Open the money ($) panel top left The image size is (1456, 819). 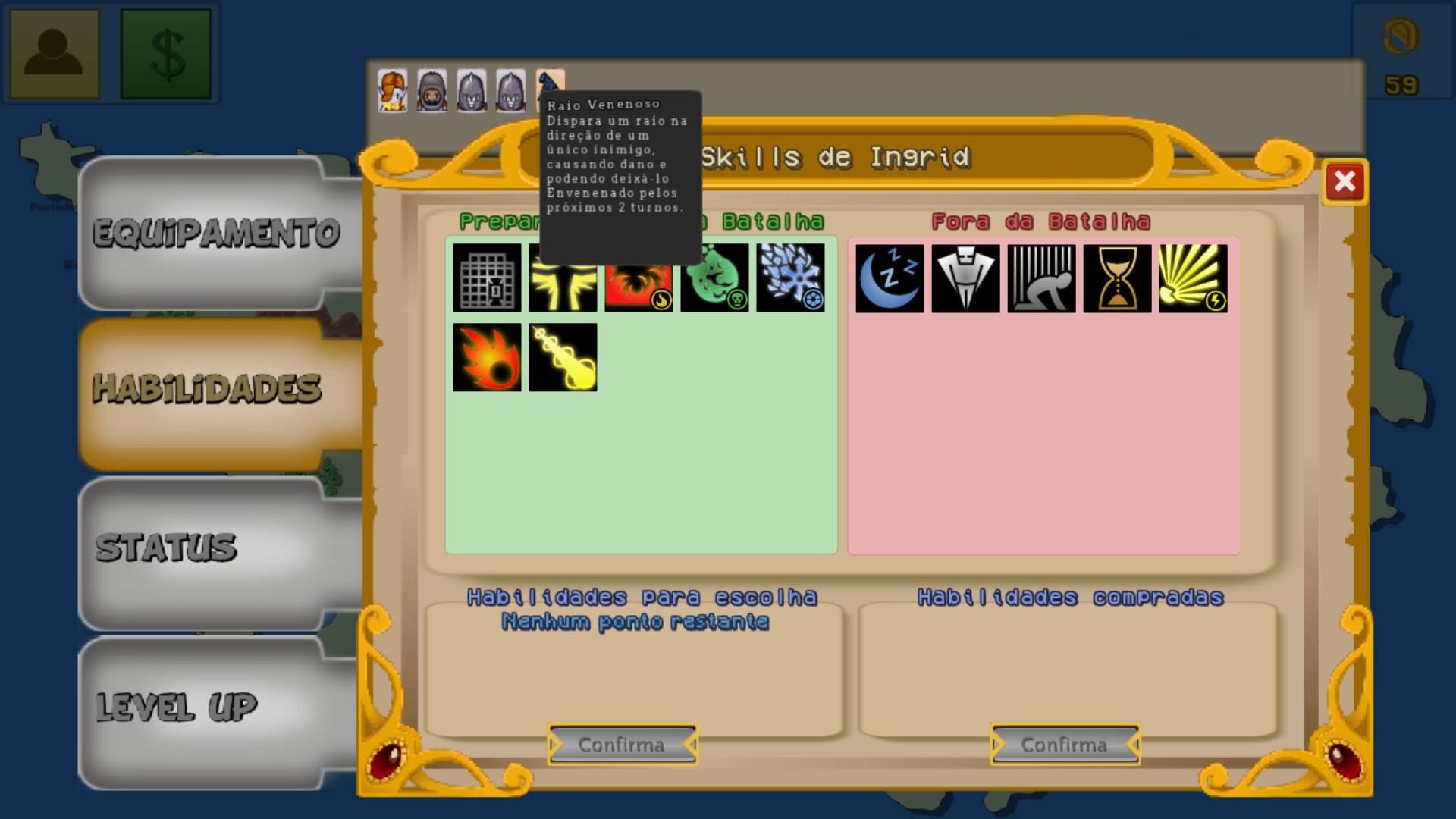[x=167, y=52]
